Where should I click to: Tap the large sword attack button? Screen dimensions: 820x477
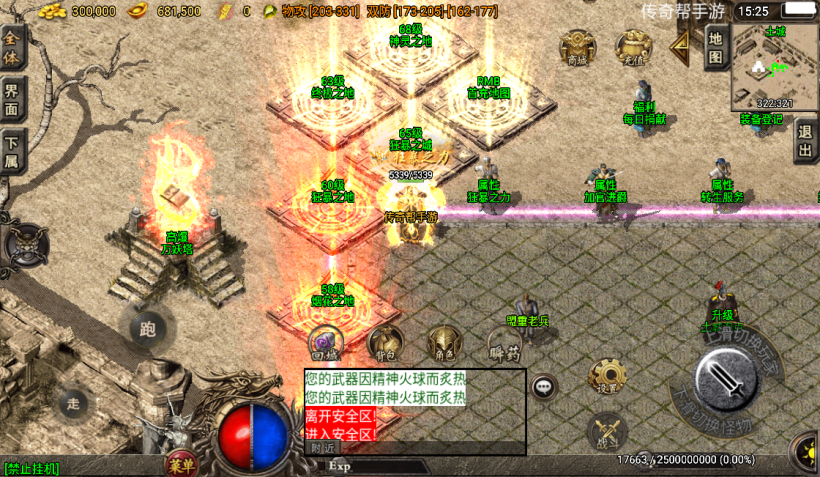726,380
